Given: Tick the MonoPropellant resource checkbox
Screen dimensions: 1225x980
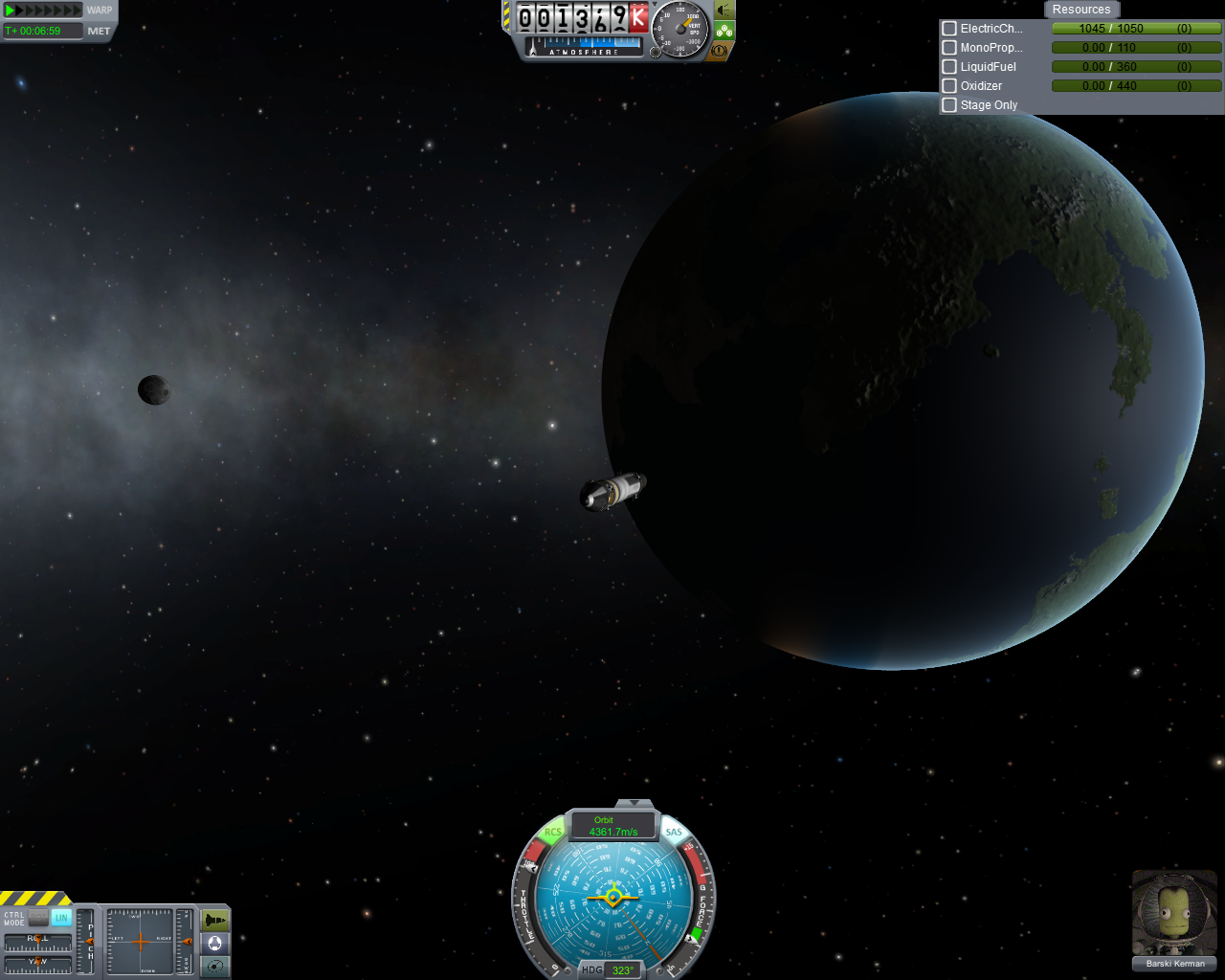Looking at the screenshot, I should point(949,48).
